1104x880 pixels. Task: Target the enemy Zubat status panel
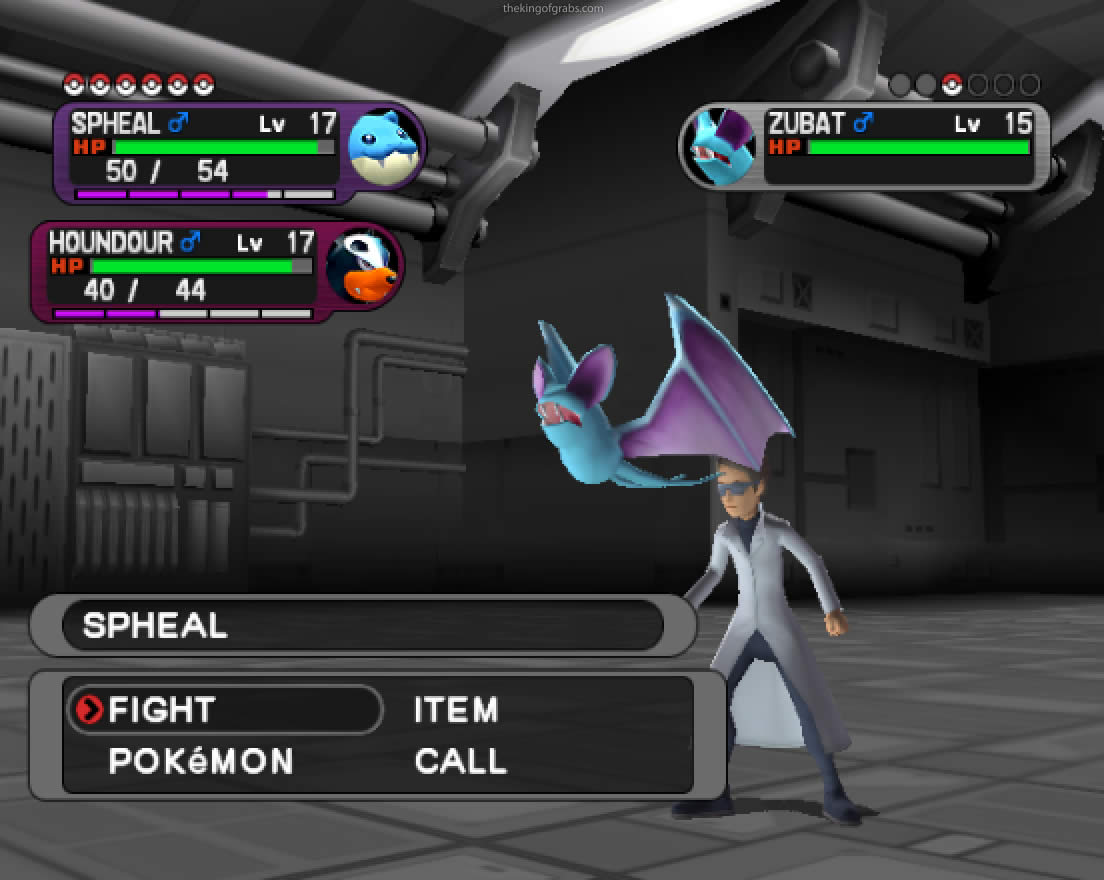click(x=866, y=145)
